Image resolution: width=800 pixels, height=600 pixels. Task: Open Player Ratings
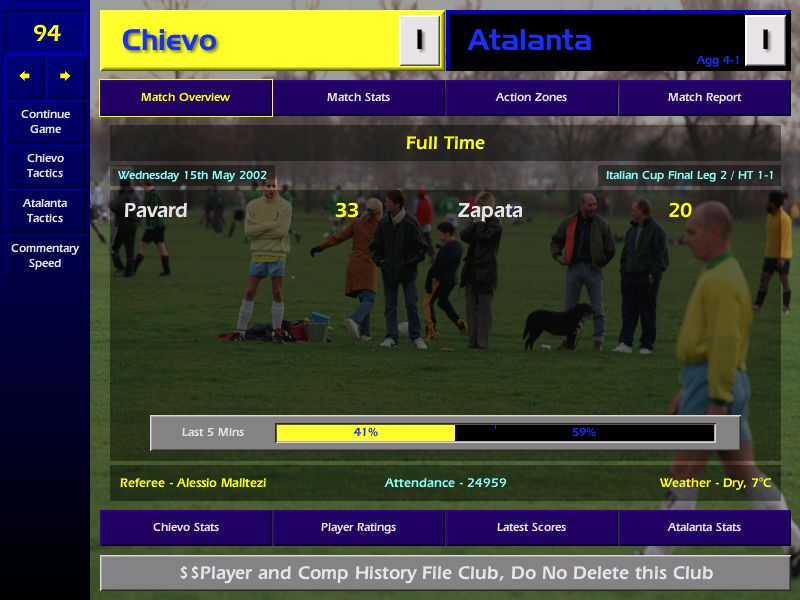358,527
